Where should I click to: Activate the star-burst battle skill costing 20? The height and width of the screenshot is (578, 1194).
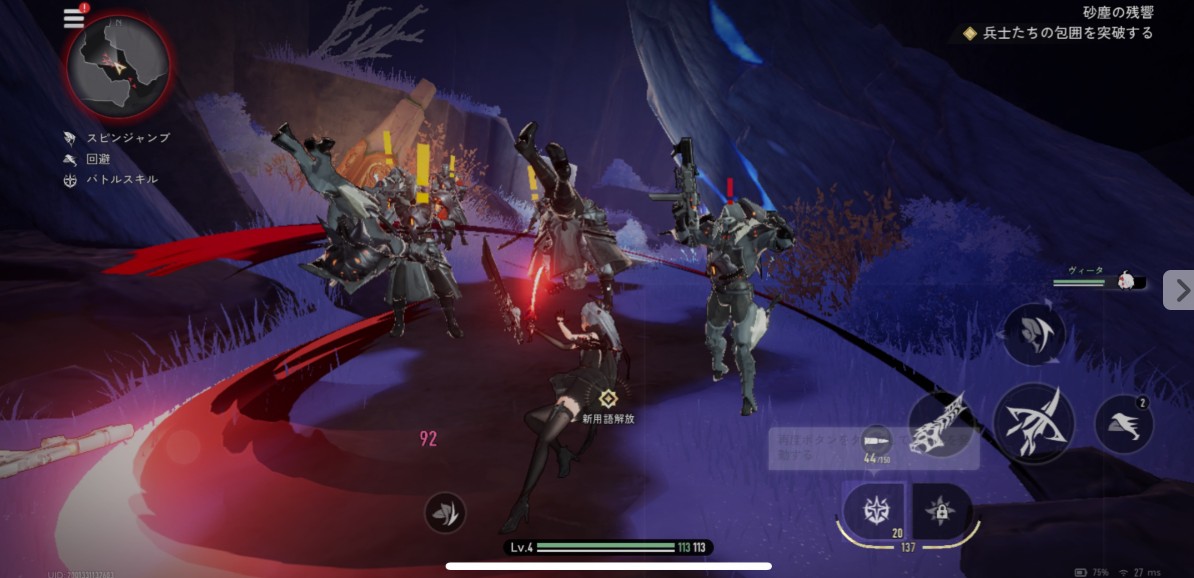tap(874, 510)
